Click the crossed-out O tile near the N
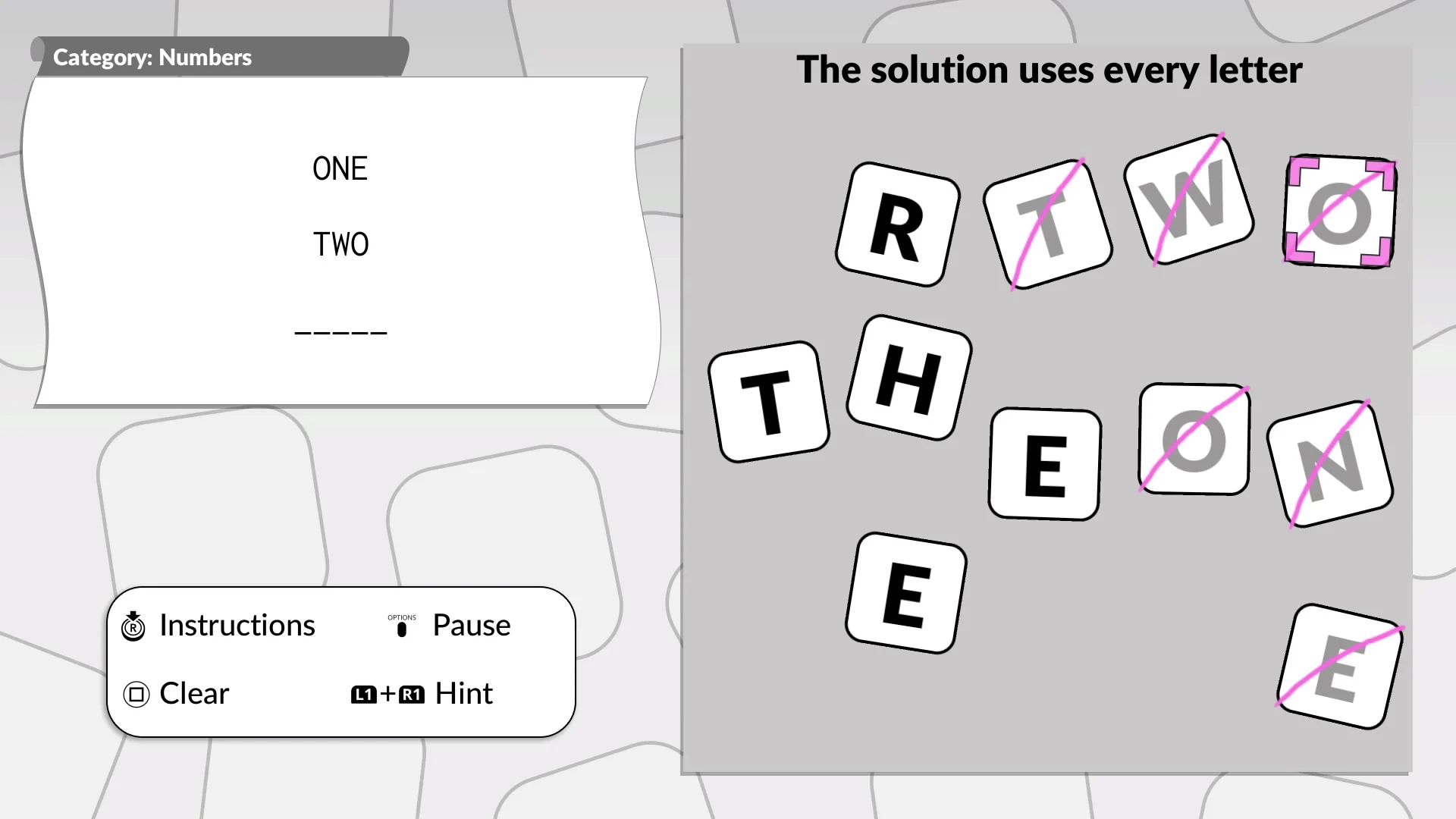The height and width of the screenshot is (819, 1456). click(x=1193, y=440)
